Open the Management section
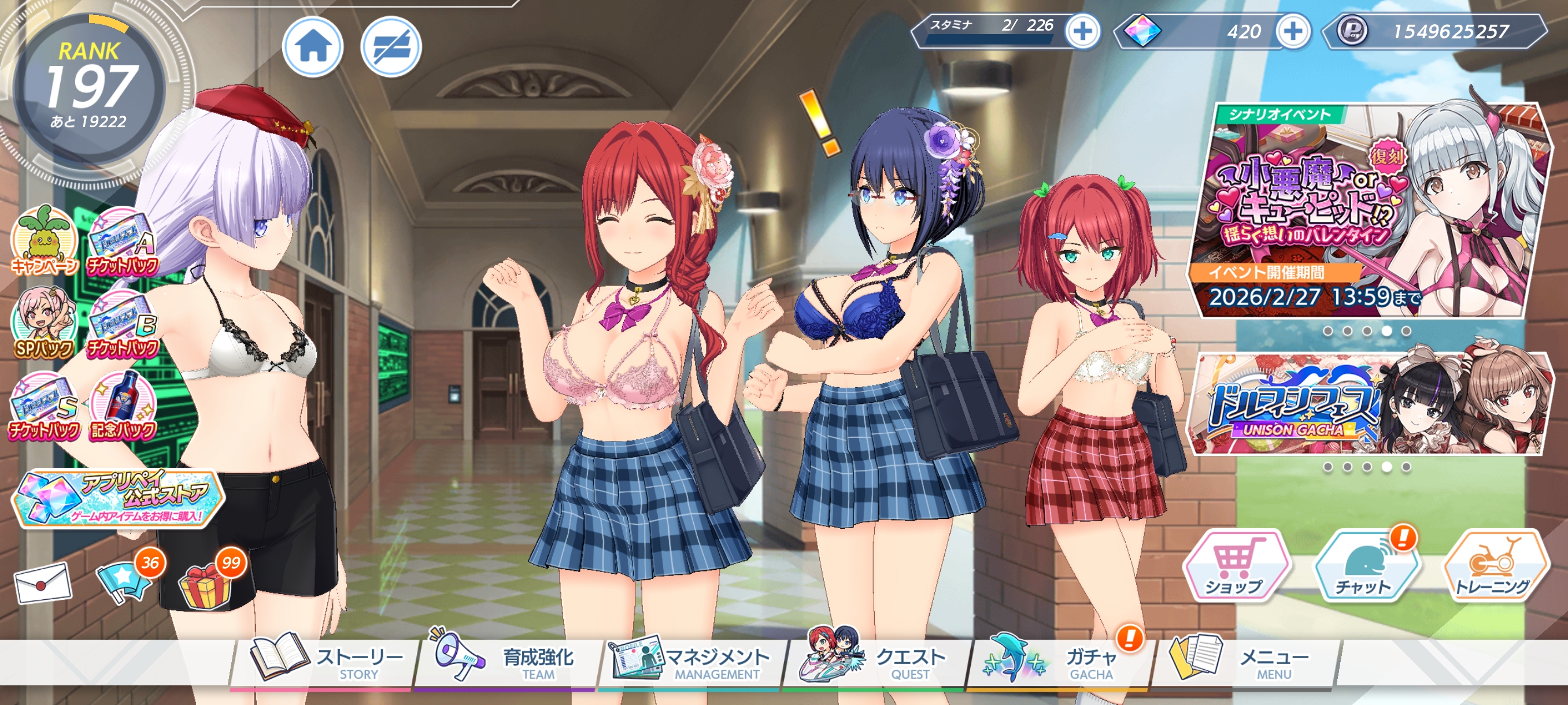 [691, 662]
